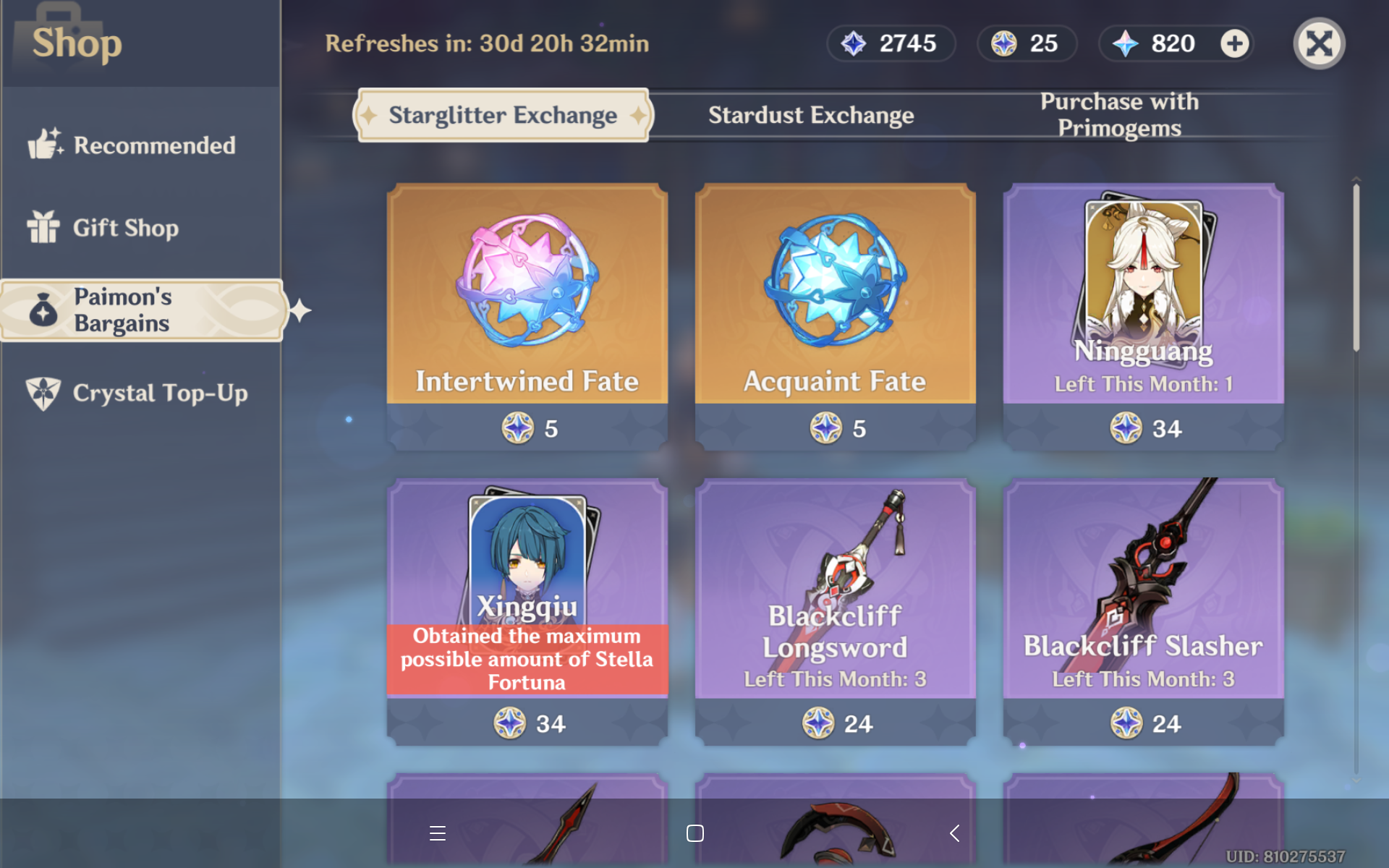
Task: Click the Masterless Starglitter currency icon
Action: point(1003,43)
